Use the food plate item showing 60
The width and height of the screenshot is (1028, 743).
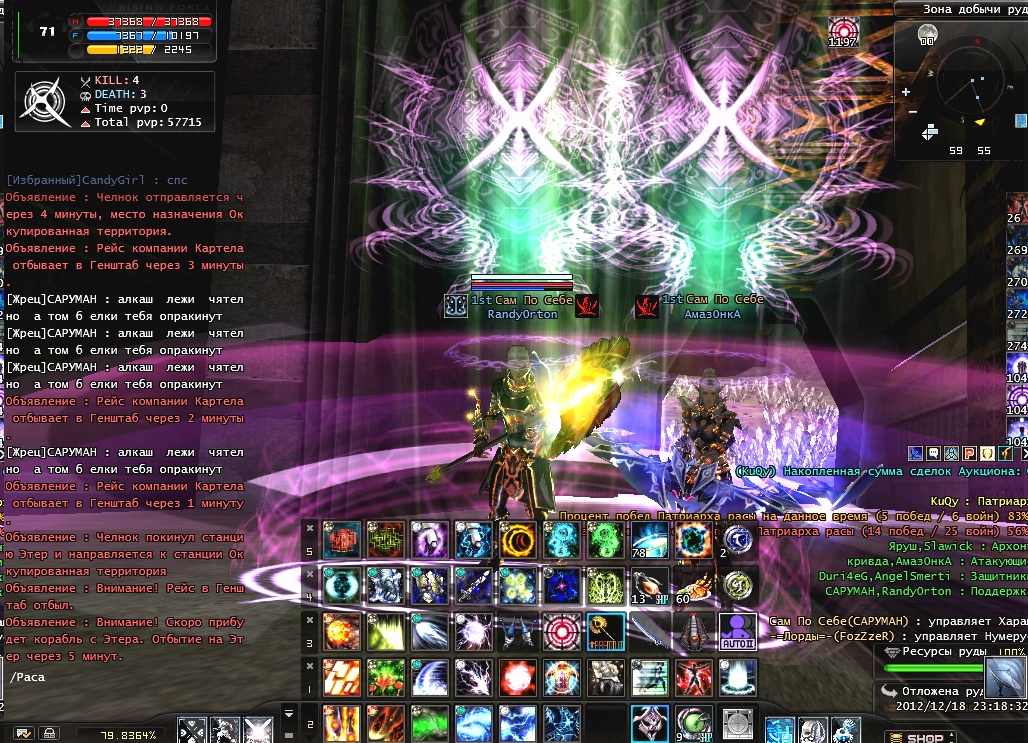692,586
